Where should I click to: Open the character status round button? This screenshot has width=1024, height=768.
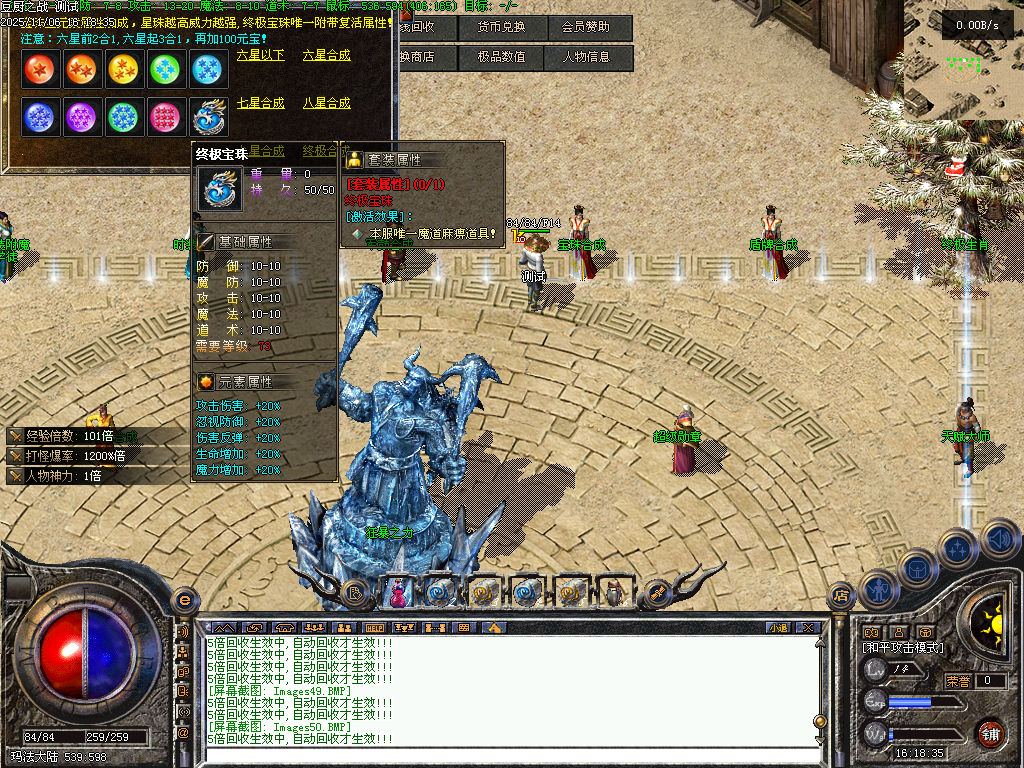pos(877,588)
